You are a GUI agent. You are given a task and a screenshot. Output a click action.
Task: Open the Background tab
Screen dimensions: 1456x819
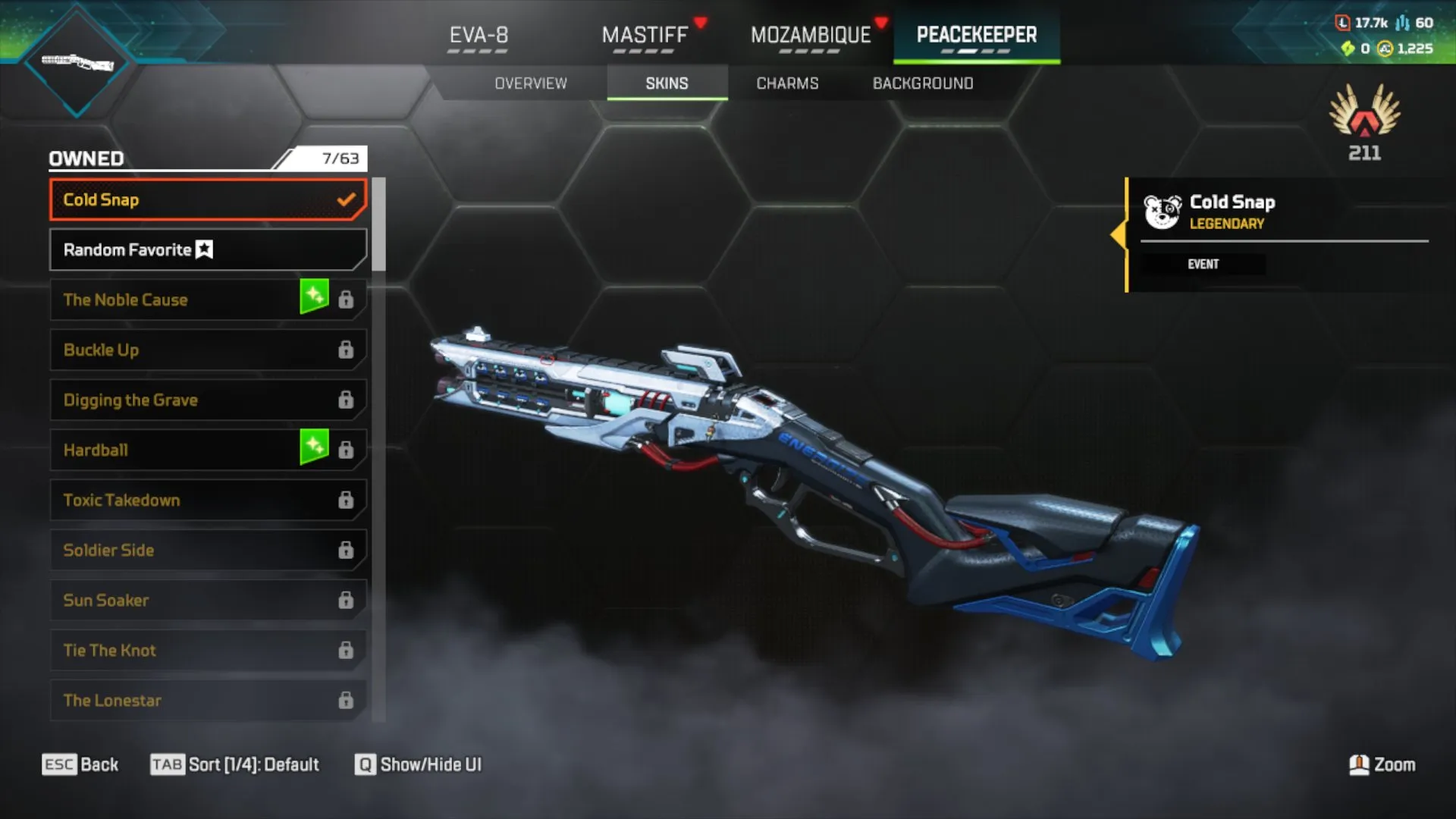point(923,83)
